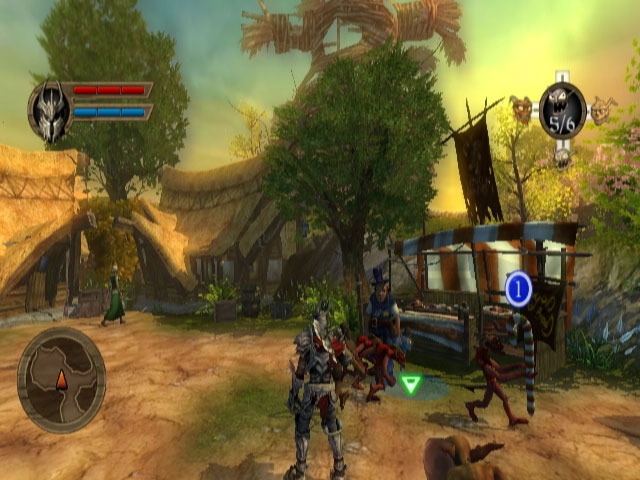Pick the tan long-eared minion icon
640x480 pixels.
[x=601, y=108]
